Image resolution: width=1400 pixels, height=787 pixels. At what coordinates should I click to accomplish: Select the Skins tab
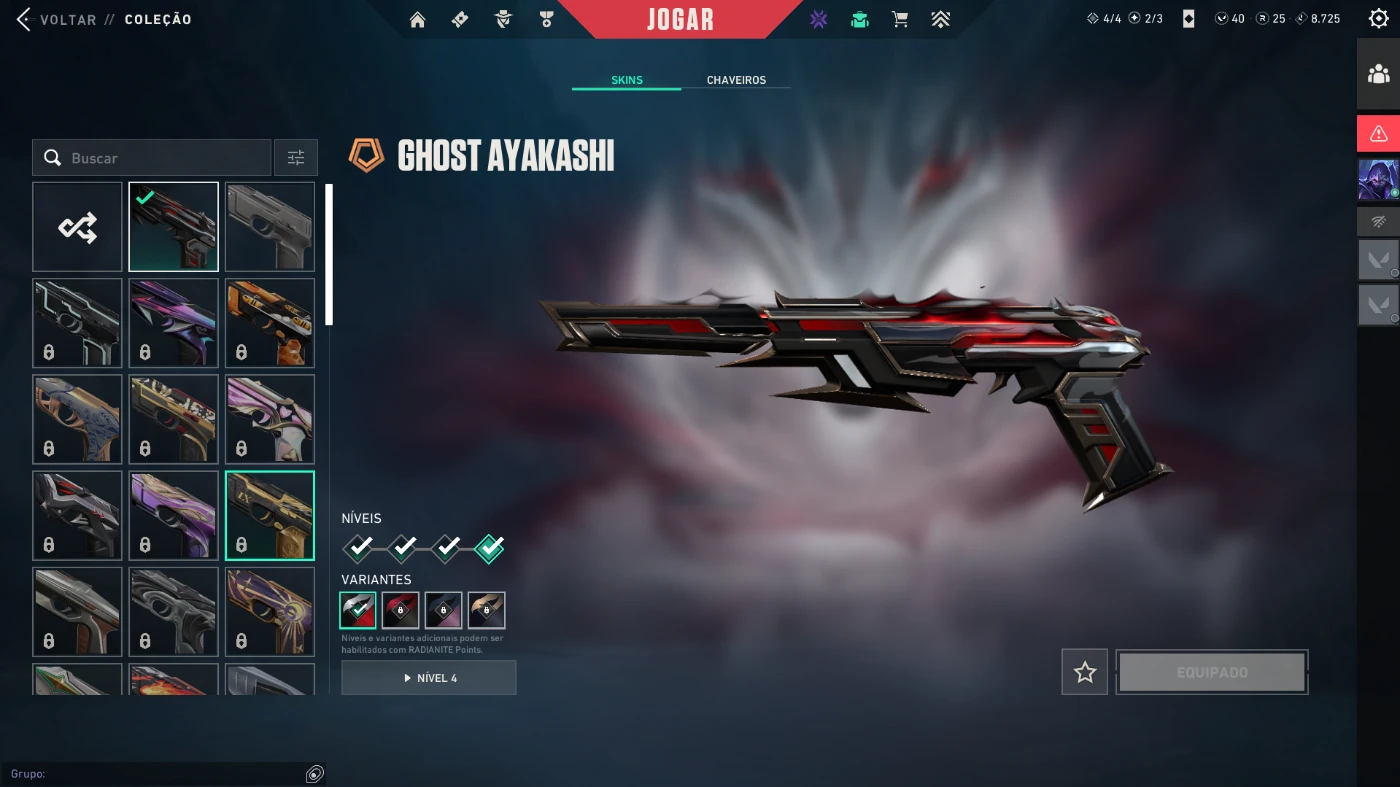(x=627, y=80)
